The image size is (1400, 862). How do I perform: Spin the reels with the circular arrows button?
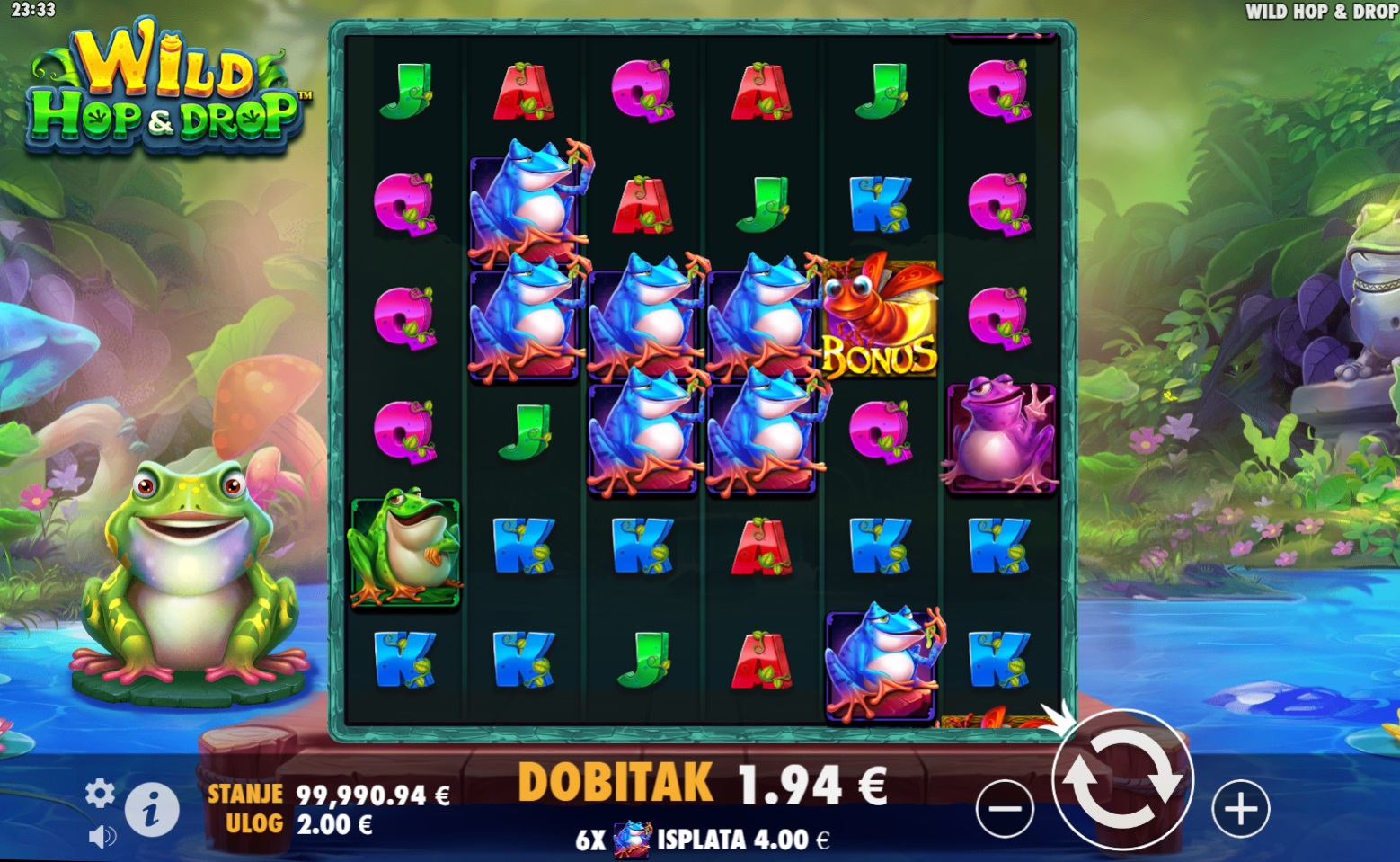1122,779
